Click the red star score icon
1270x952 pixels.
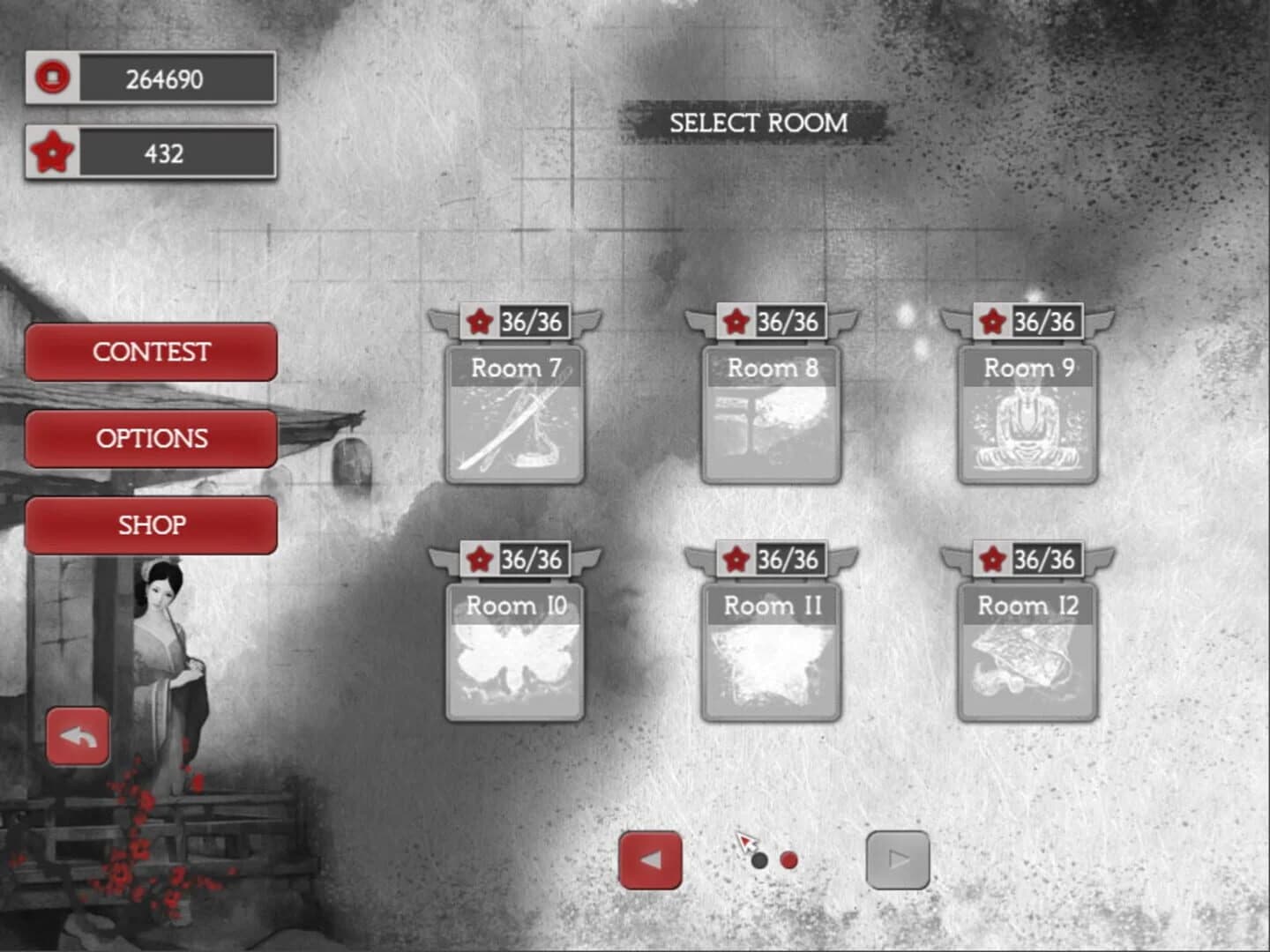click(x=55, y=152)
